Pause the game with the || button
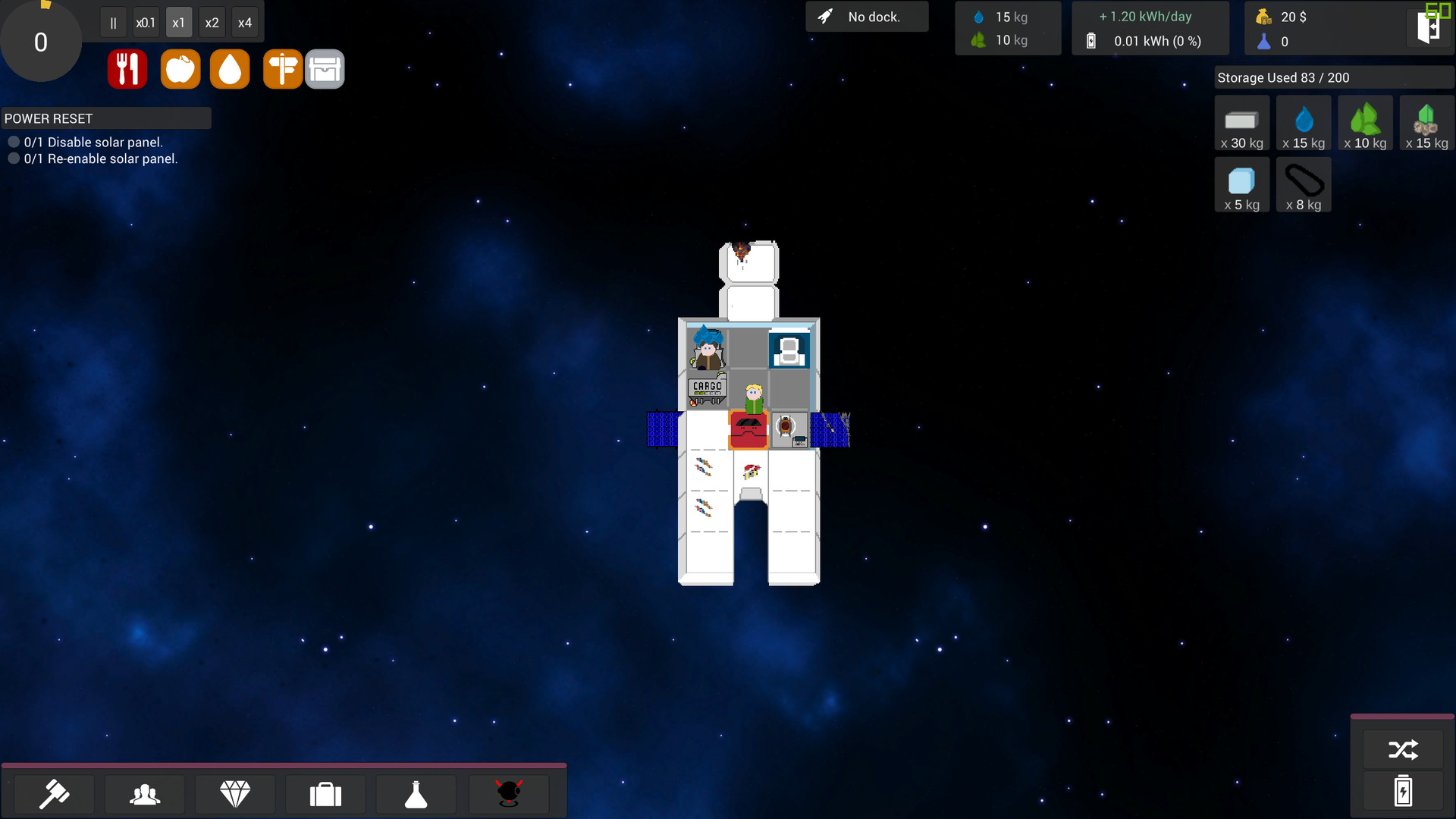The width and height of the screenshot is (1456, 819). click(x=113, y=22)
